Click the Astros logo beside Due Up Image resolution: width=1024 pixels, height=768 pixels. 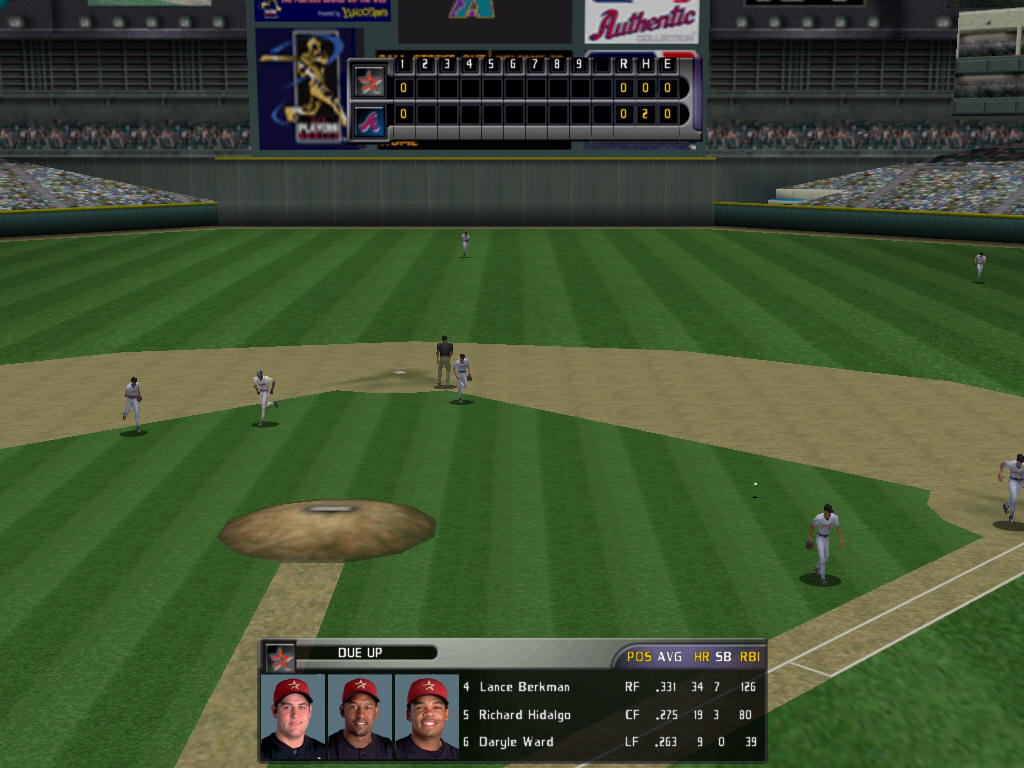pyautogui.click(x=280, y=658)
